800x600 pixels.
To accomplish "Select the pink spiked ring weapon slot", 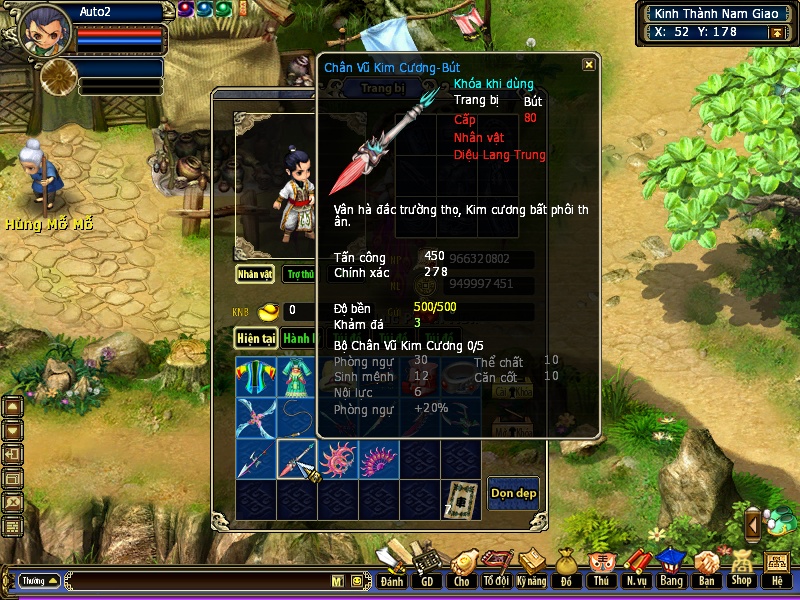I will 338,459.
